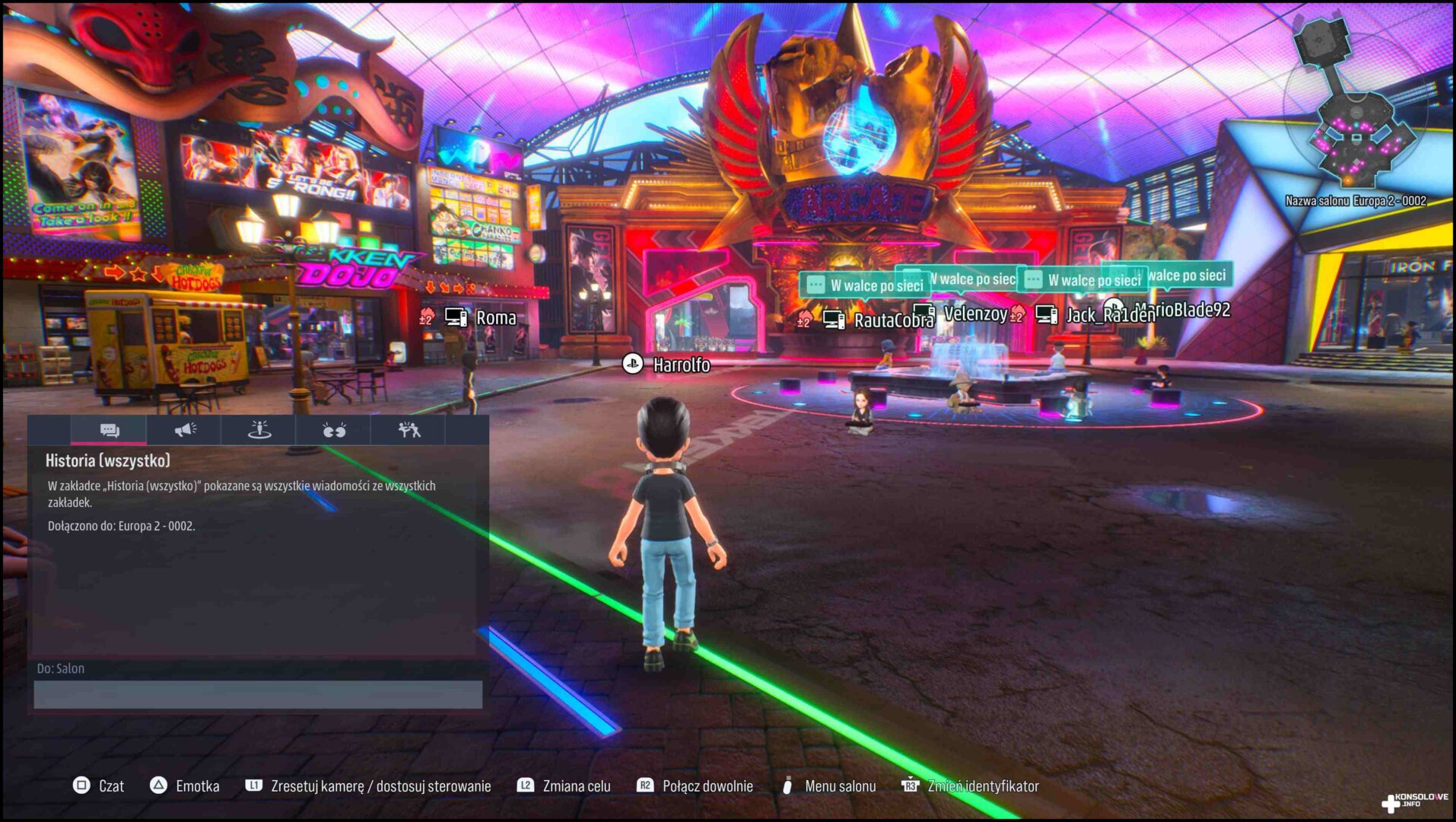Select MarioBlade92's name tag
Image resolution: width=1456 pixels, height=822 pixels.
coord(1191,309)
